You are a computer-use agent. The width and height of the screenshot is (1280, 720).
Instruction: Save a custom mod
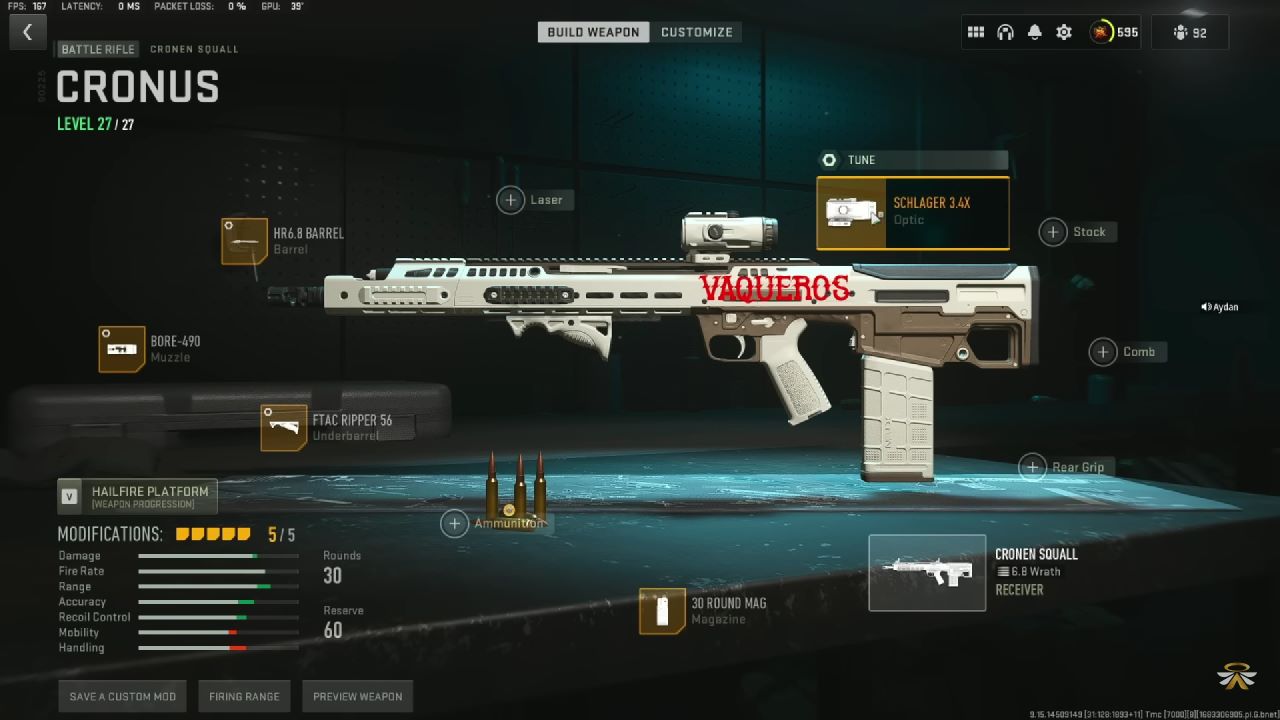click(123, 697)
